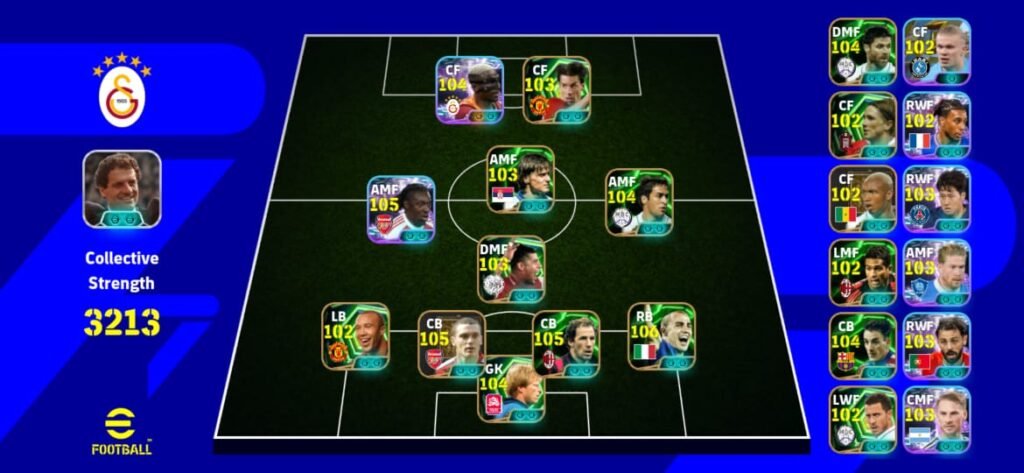Choose the RB 106 Italy right back
Viewport: 1024px width, 473px height.
pyautogui.click(x=661, y=336)
